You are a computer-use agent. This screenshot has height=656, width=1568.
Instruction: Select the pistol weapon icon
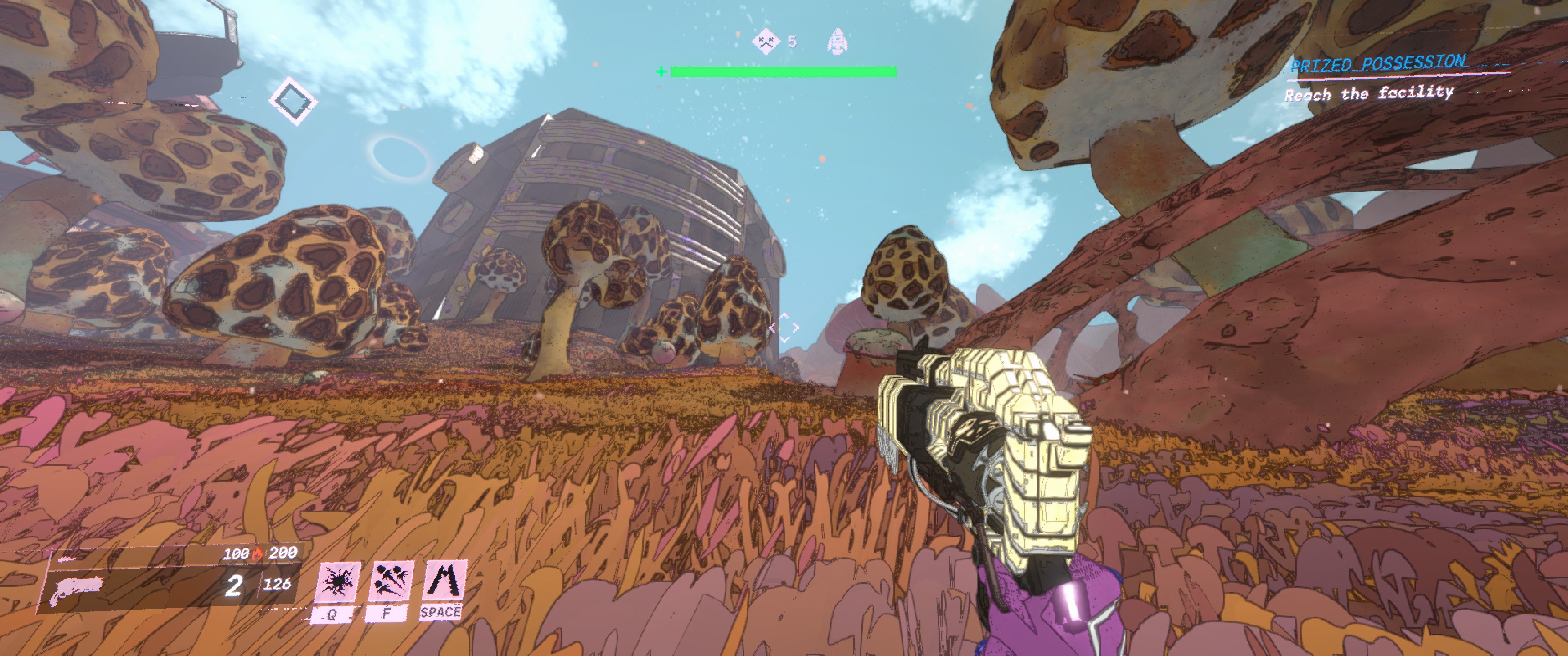[77, 589]
